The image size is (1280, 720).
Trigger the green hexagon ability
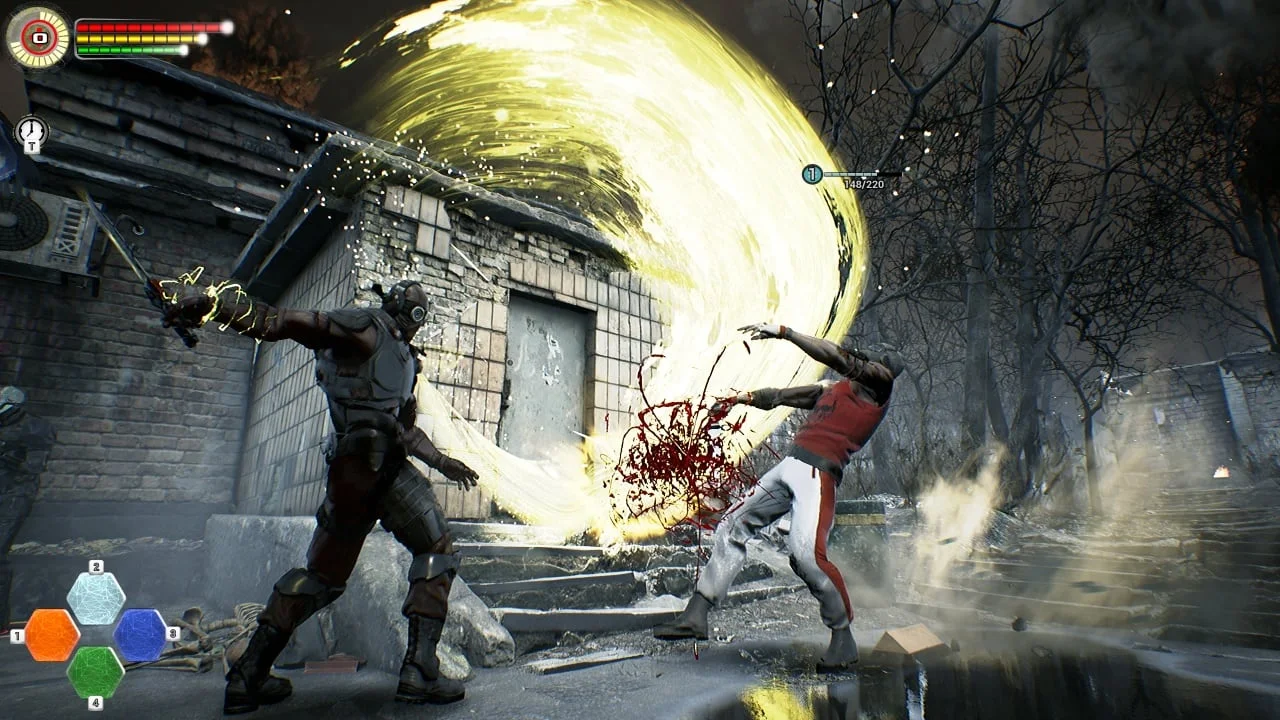coord(96,672)
